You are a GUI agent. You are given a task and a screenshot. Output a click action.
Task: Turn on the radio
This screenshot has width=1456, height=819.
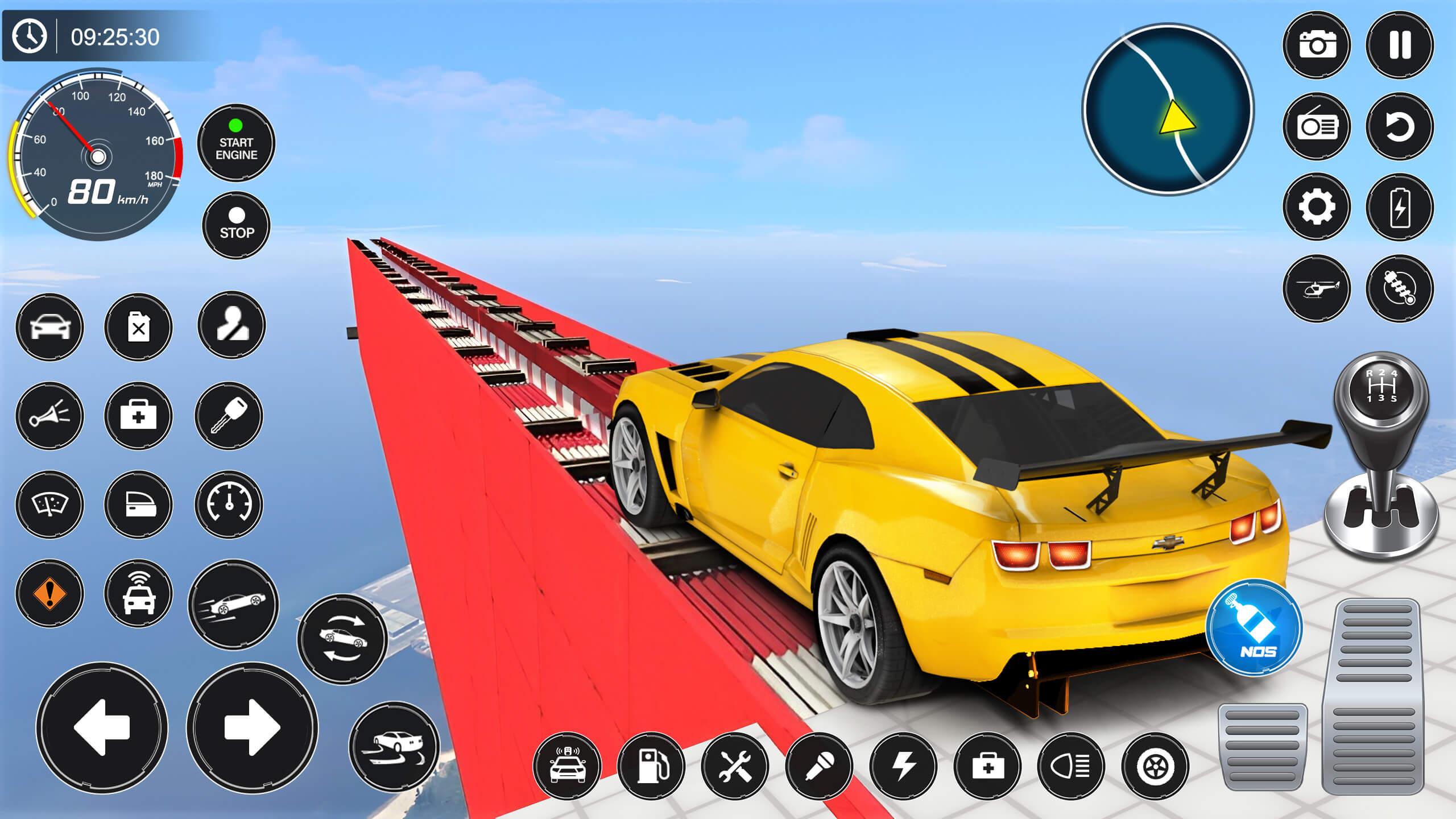click(x=1317, y=126)
